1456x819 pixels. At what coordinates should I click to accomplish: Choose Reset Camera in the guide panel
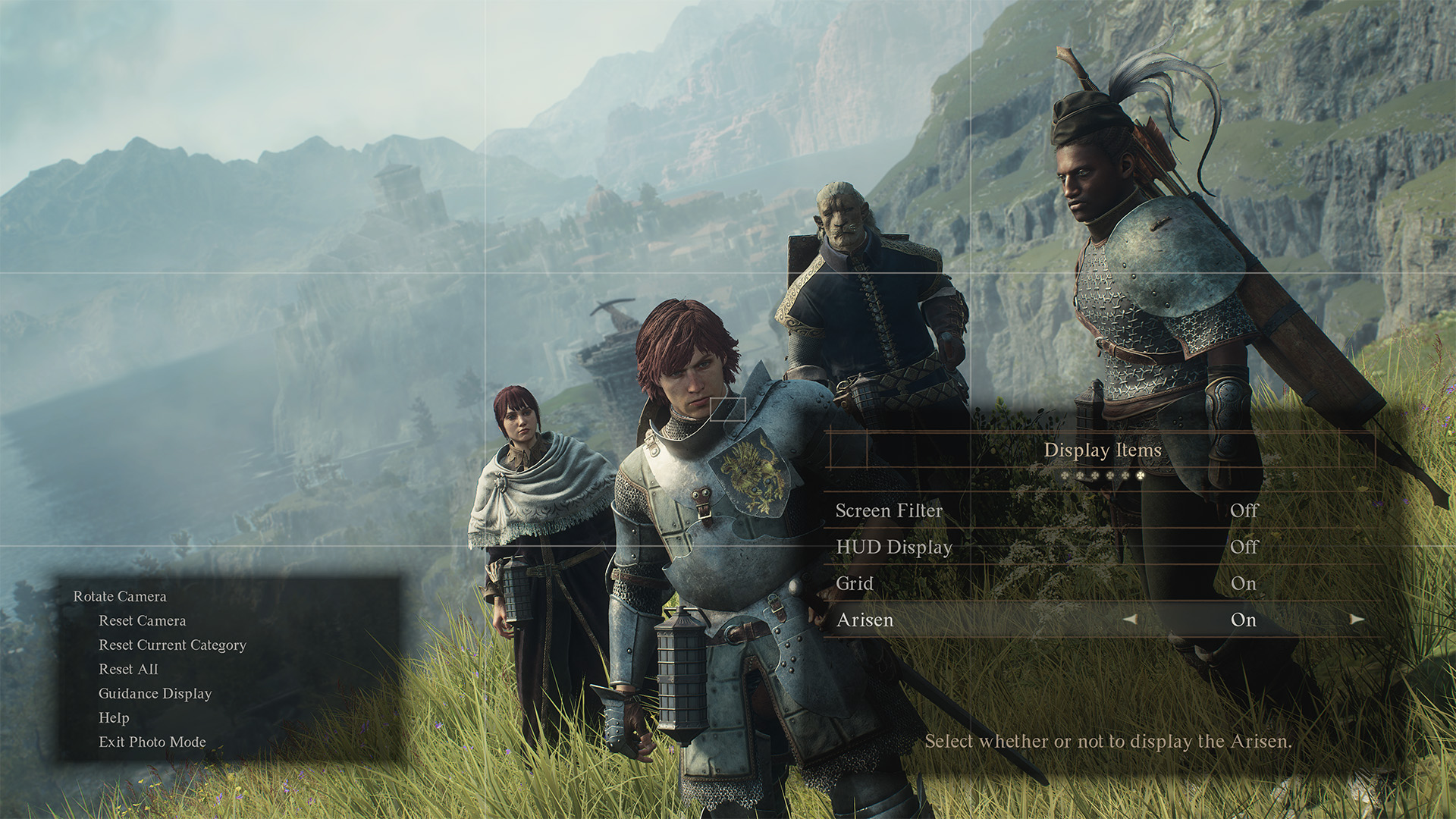(142, 621)
